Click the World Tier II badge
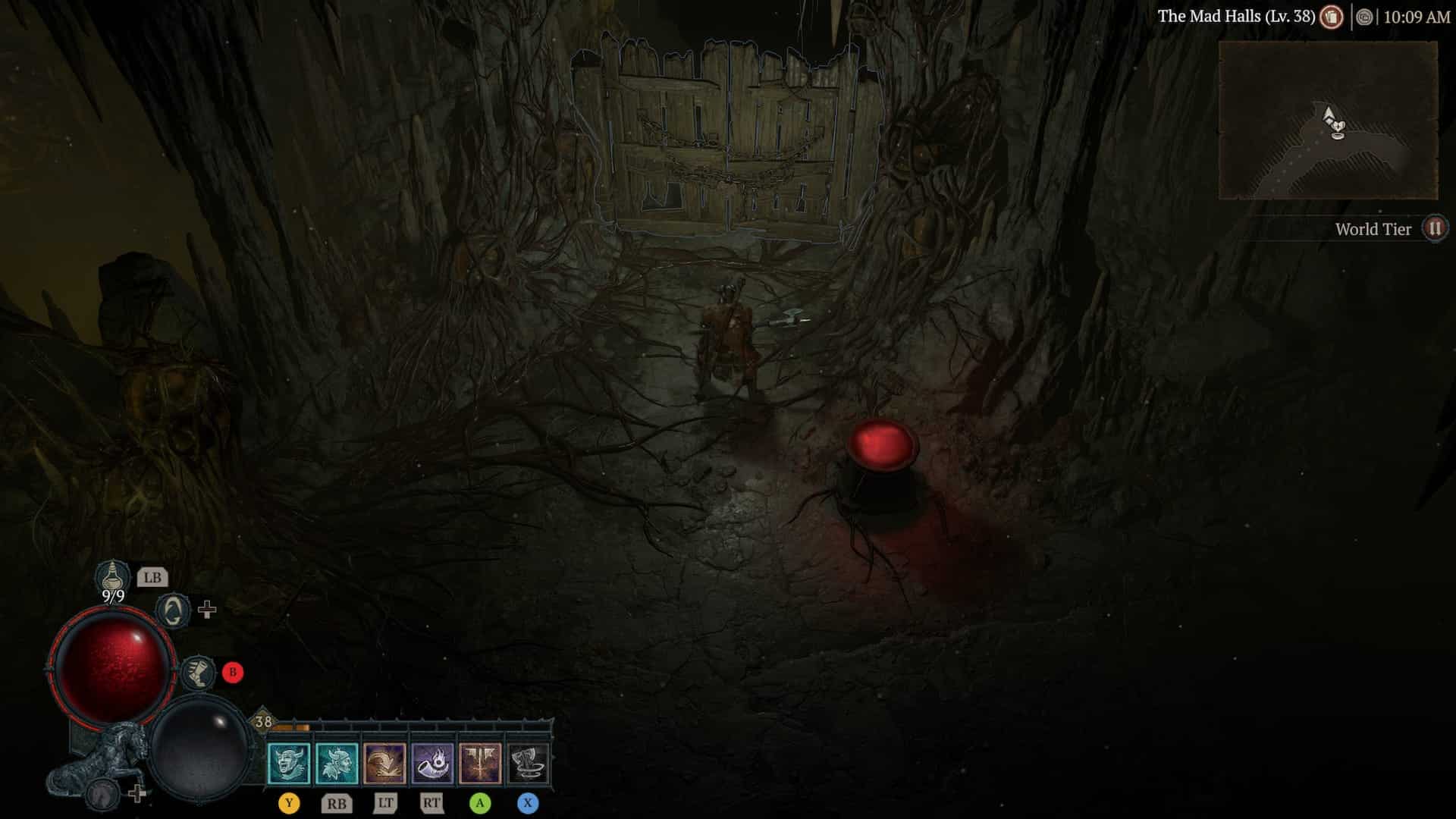1456x819 pixels. click(1434, 228)
